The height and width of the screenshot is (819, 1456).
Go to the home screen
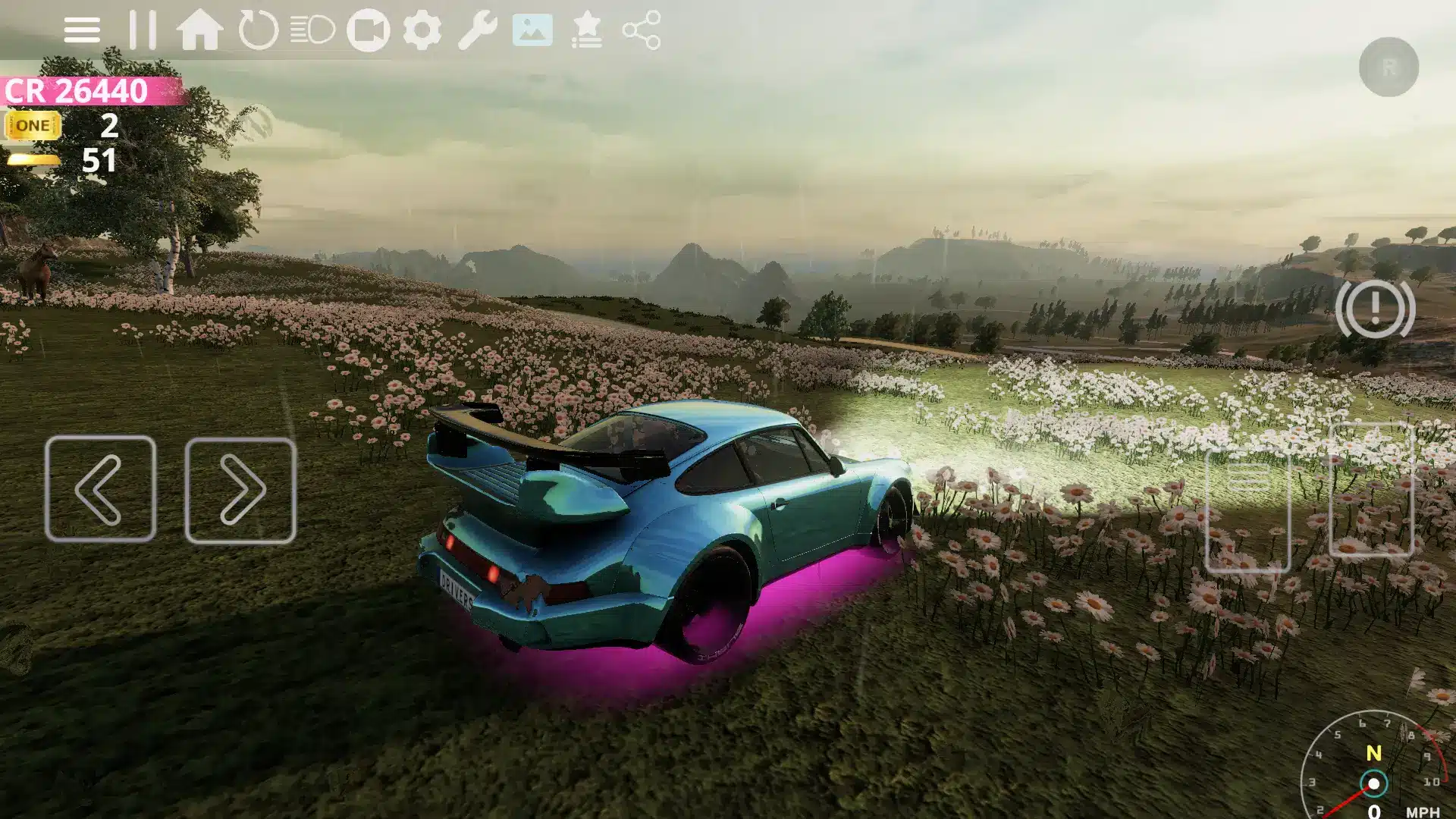tap(199, 30)
